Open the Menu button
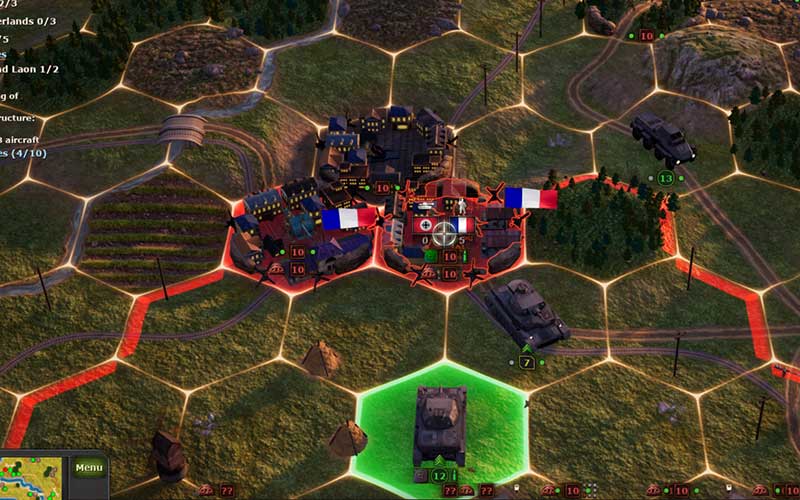 point(89,467)
